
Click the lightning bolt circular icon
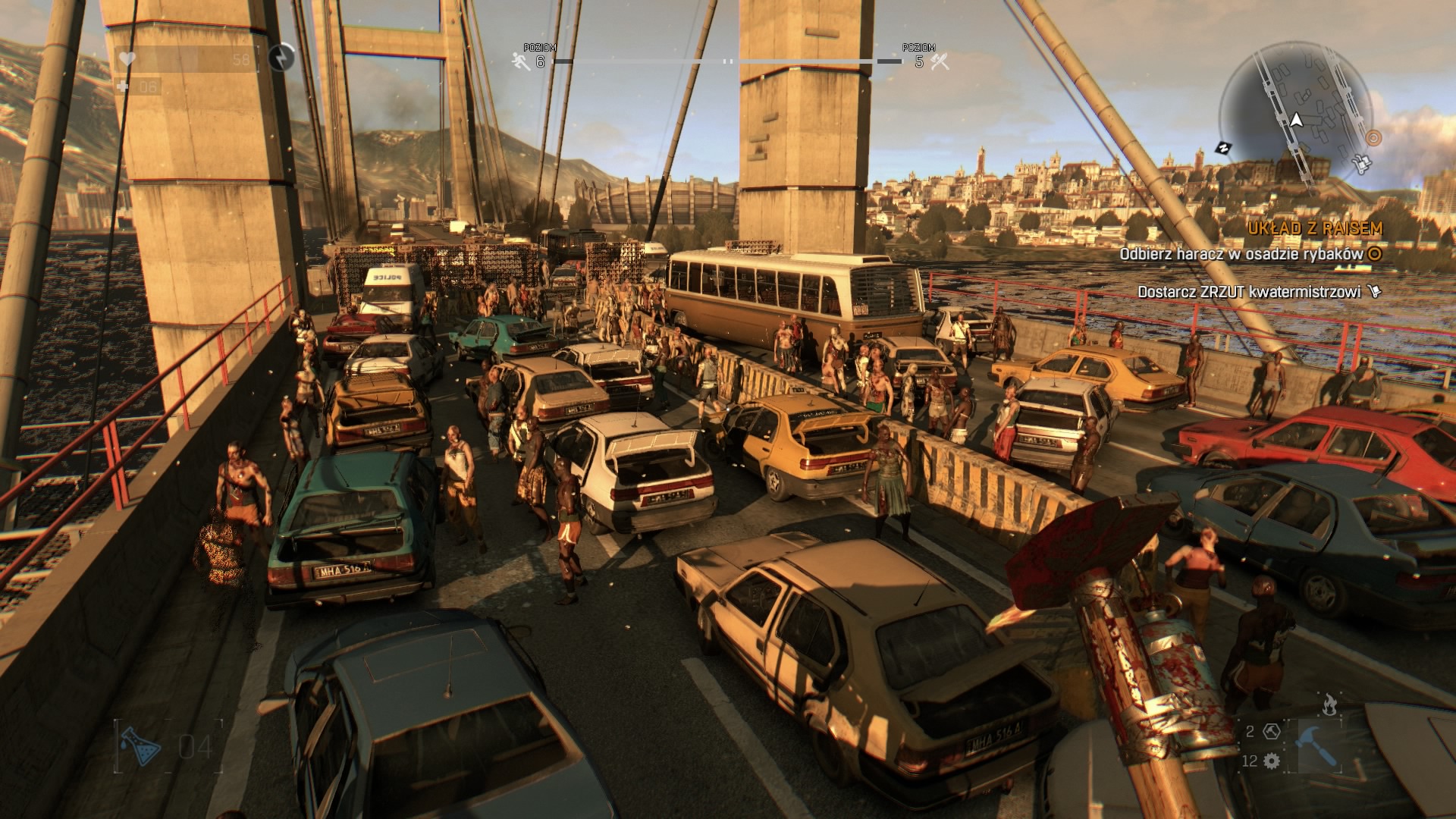282,57
